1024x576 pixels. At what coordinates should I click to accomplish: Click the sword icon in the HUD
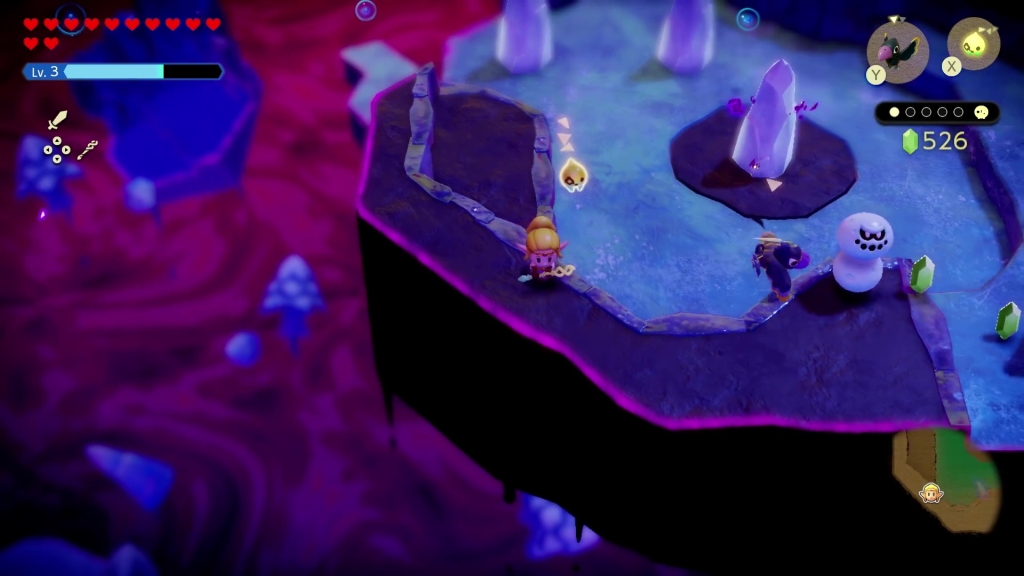57,121
